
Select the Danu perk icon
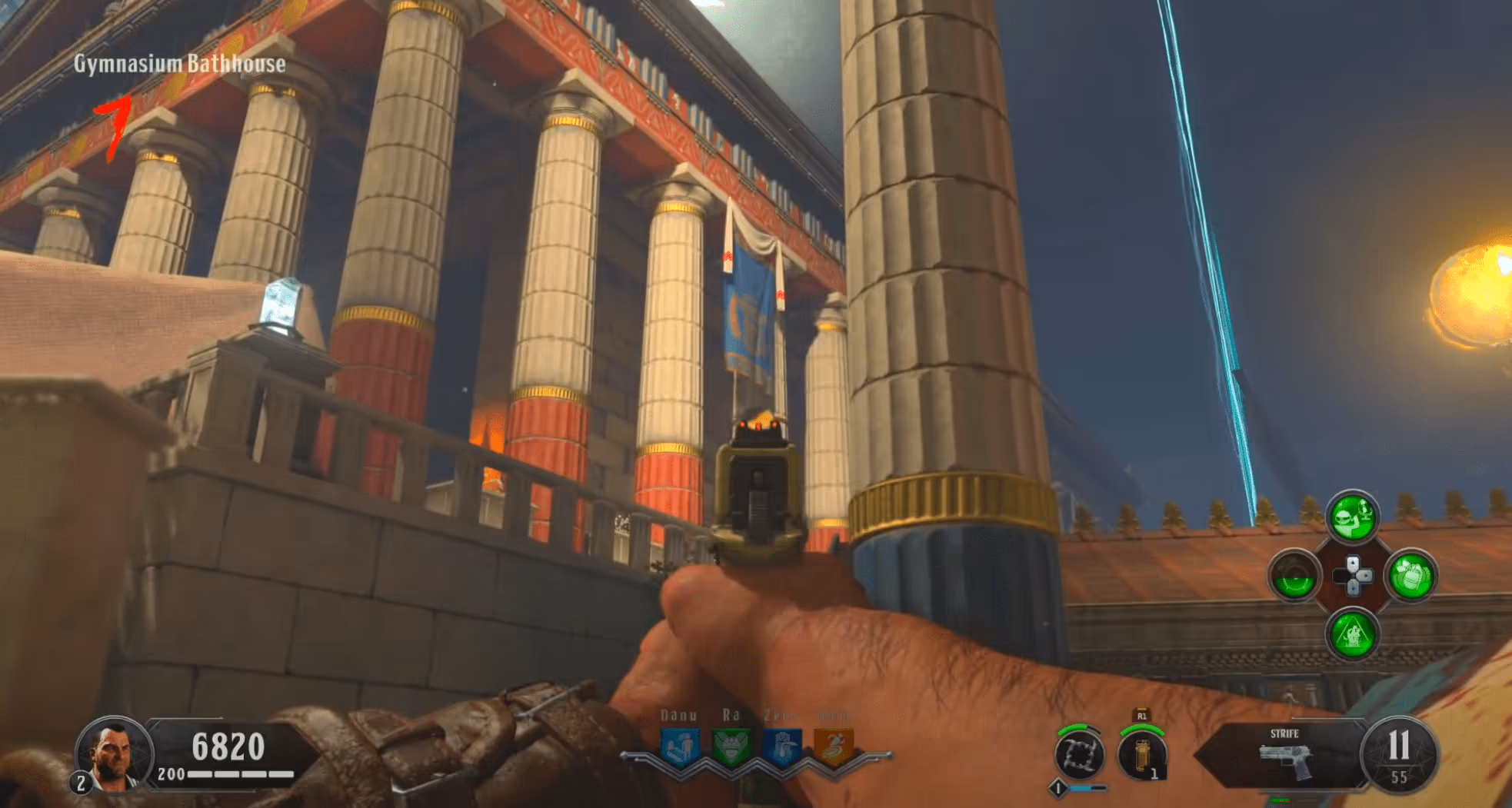[680, 746]
